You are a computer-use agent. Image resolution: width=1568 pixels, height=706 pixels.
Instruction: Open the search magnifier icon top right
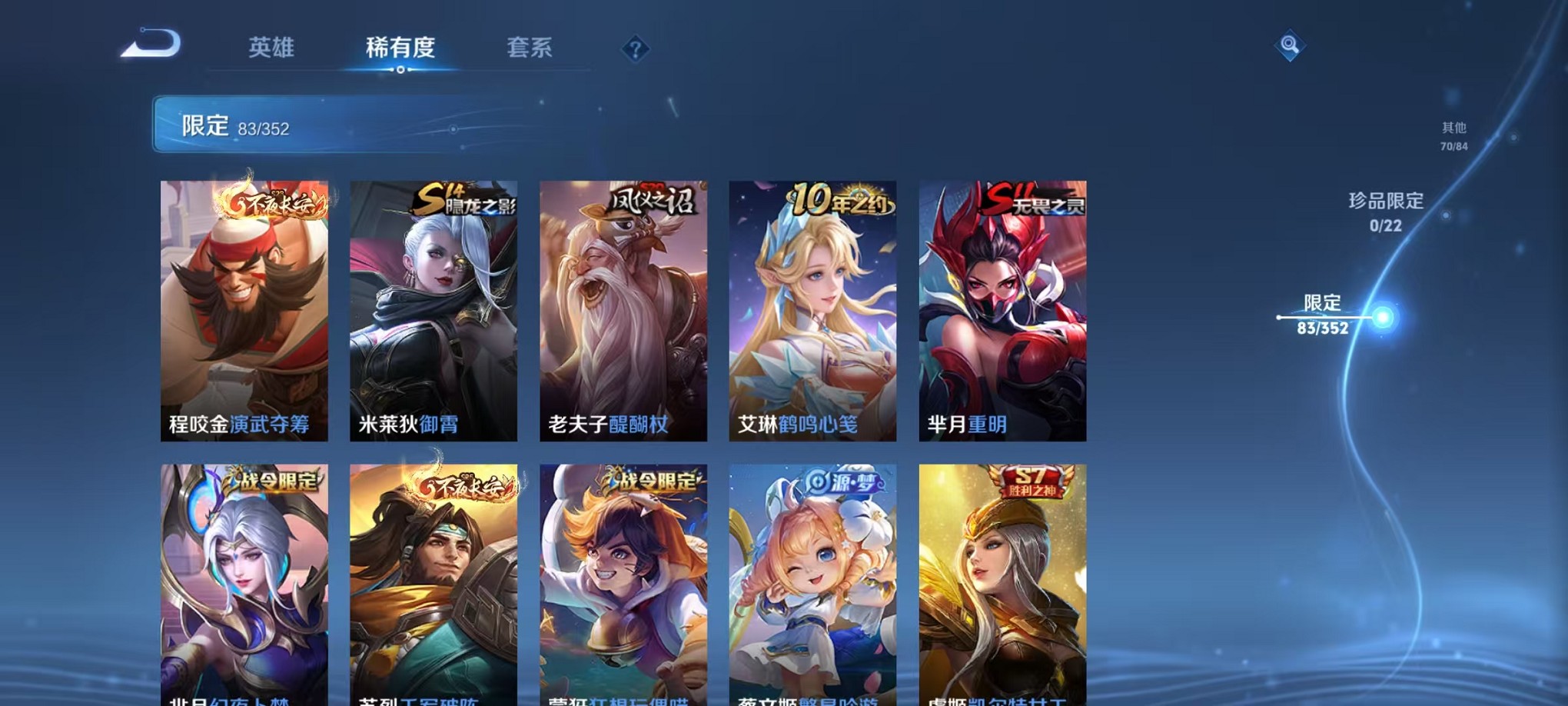pos(1290,45)
